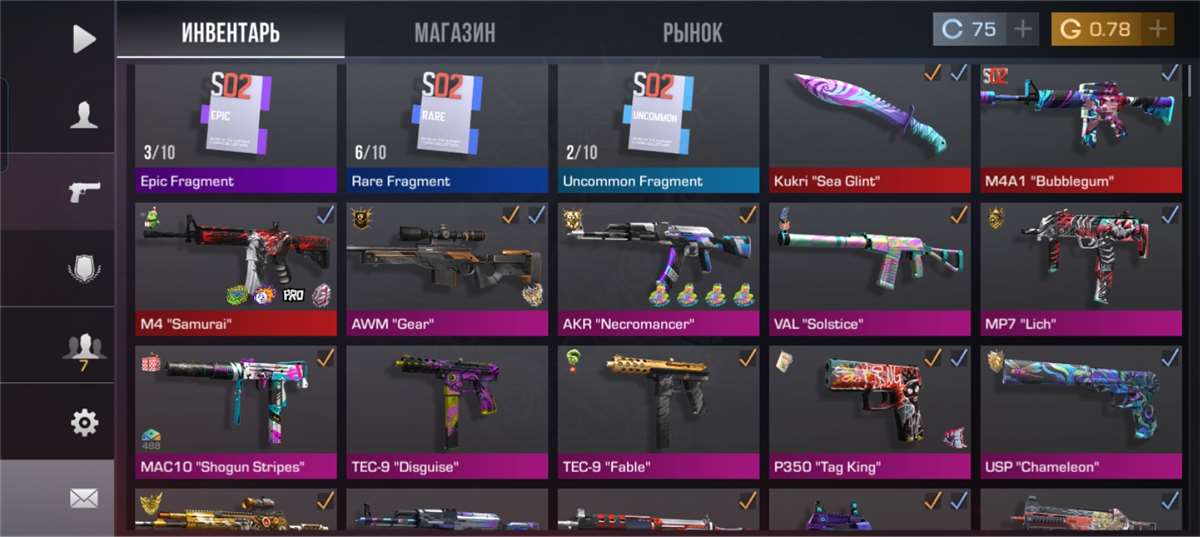Select the Инвентарь tab
Screen dimensions: 1200x537
(230, 32)
